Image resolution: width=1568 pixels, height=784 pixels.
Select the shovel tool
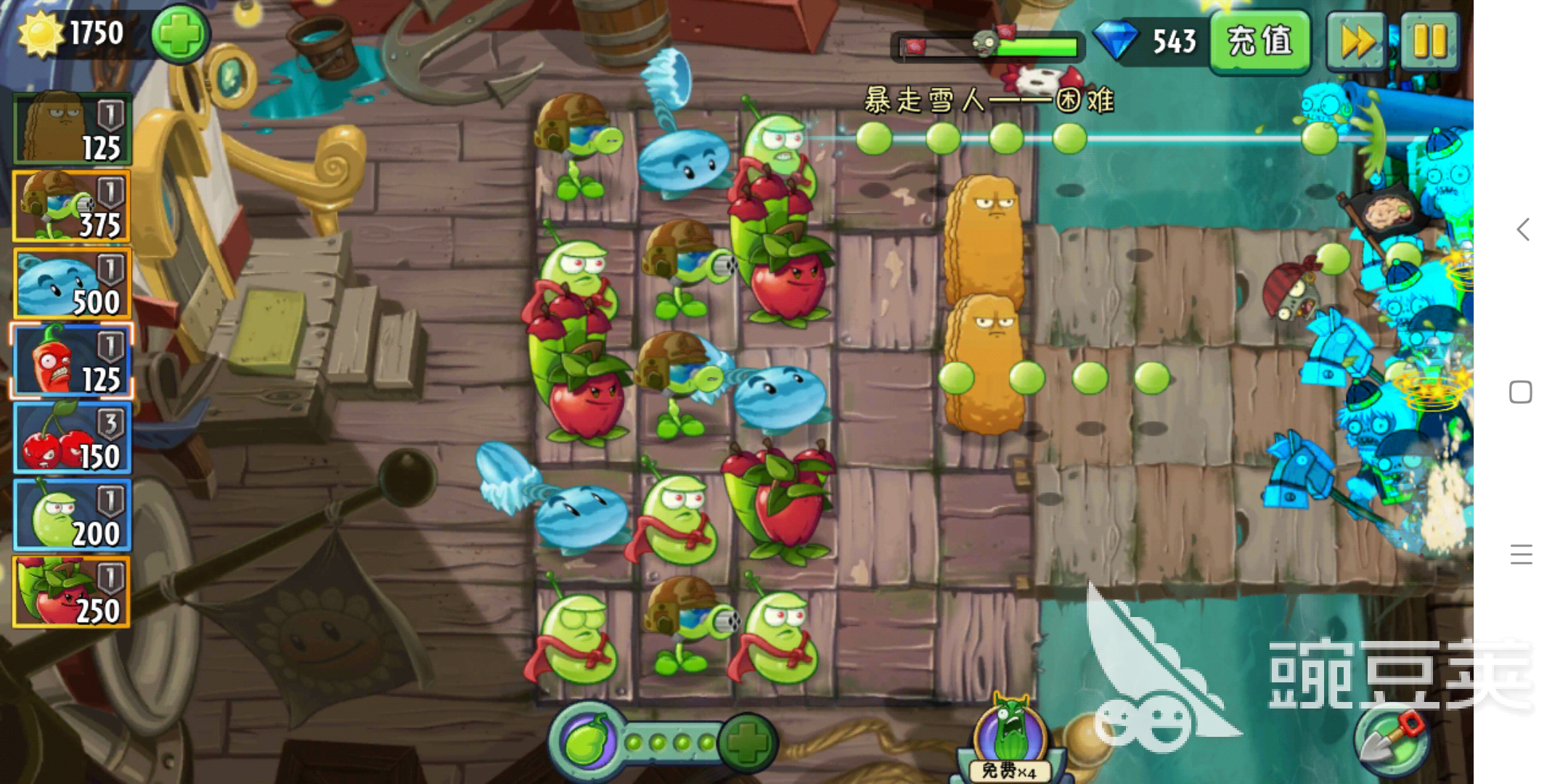1391,740
